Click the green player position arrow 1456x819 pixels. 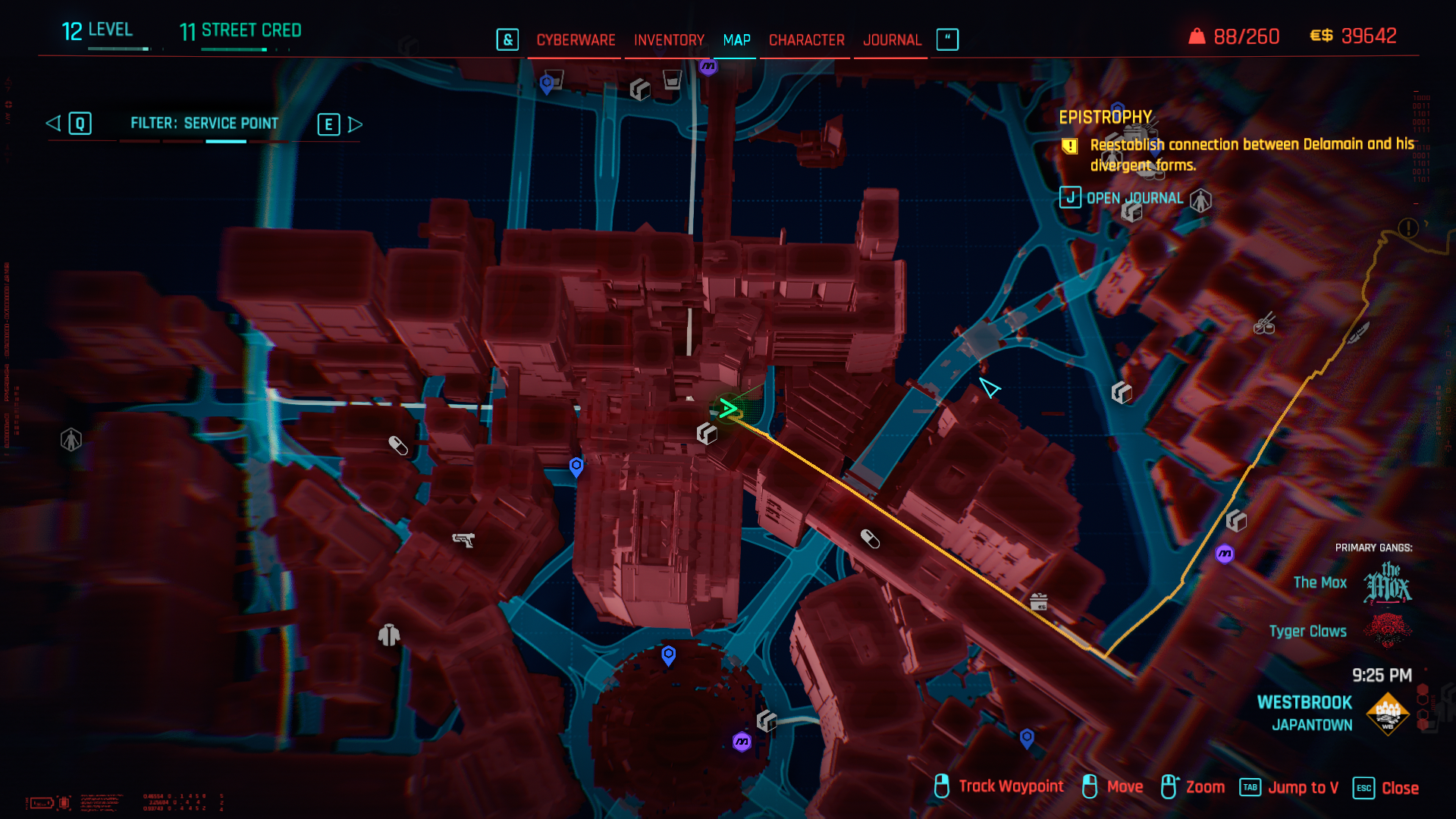click(x=729, y=409)
